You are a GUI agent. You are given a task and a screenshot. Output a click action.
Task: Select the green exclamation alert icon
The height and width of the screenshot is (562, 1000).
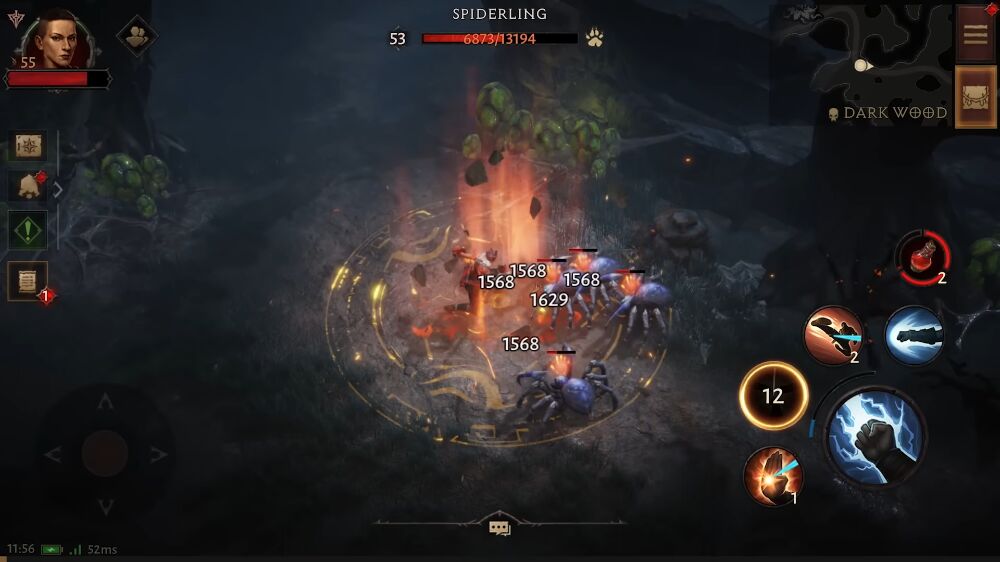[x=27, y=230]
